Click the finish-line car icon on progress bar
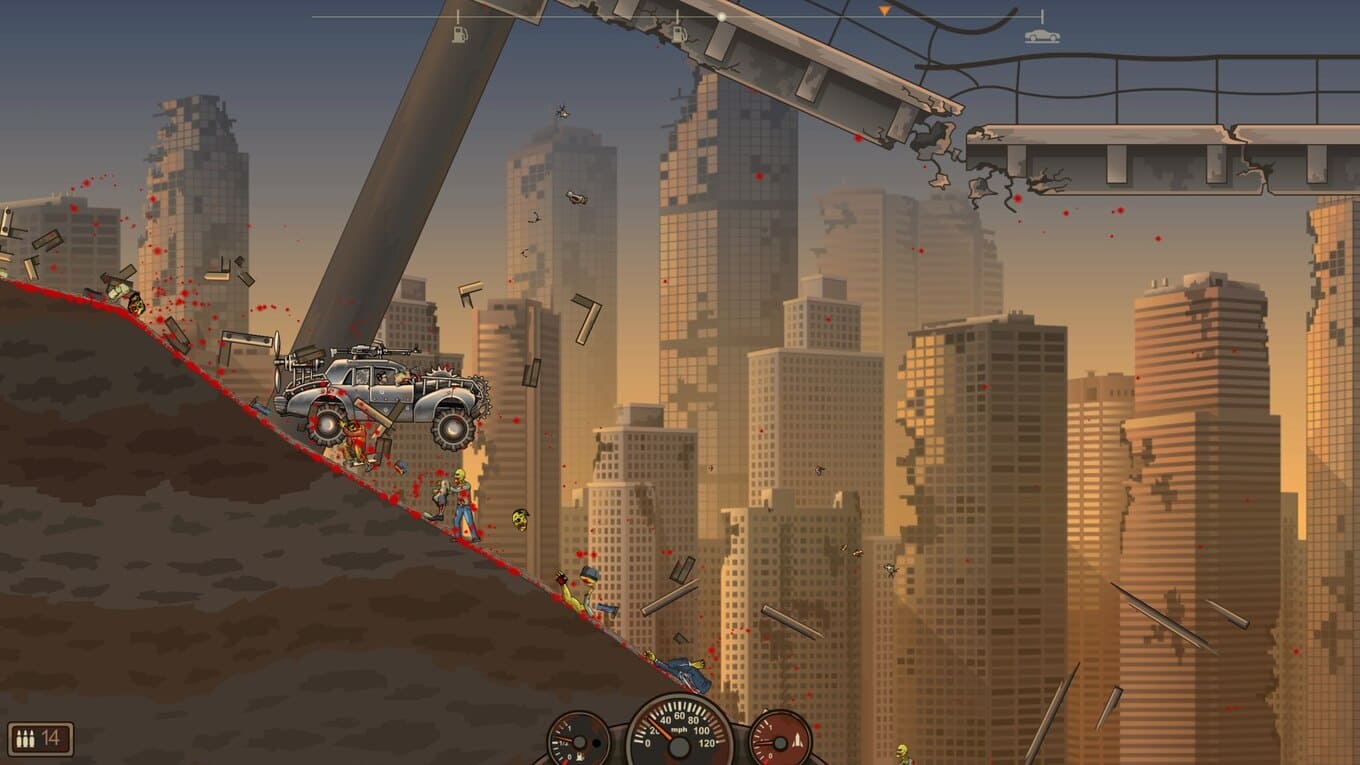The height and width of the screenshot is (765, 1360). coord(1041,36)
